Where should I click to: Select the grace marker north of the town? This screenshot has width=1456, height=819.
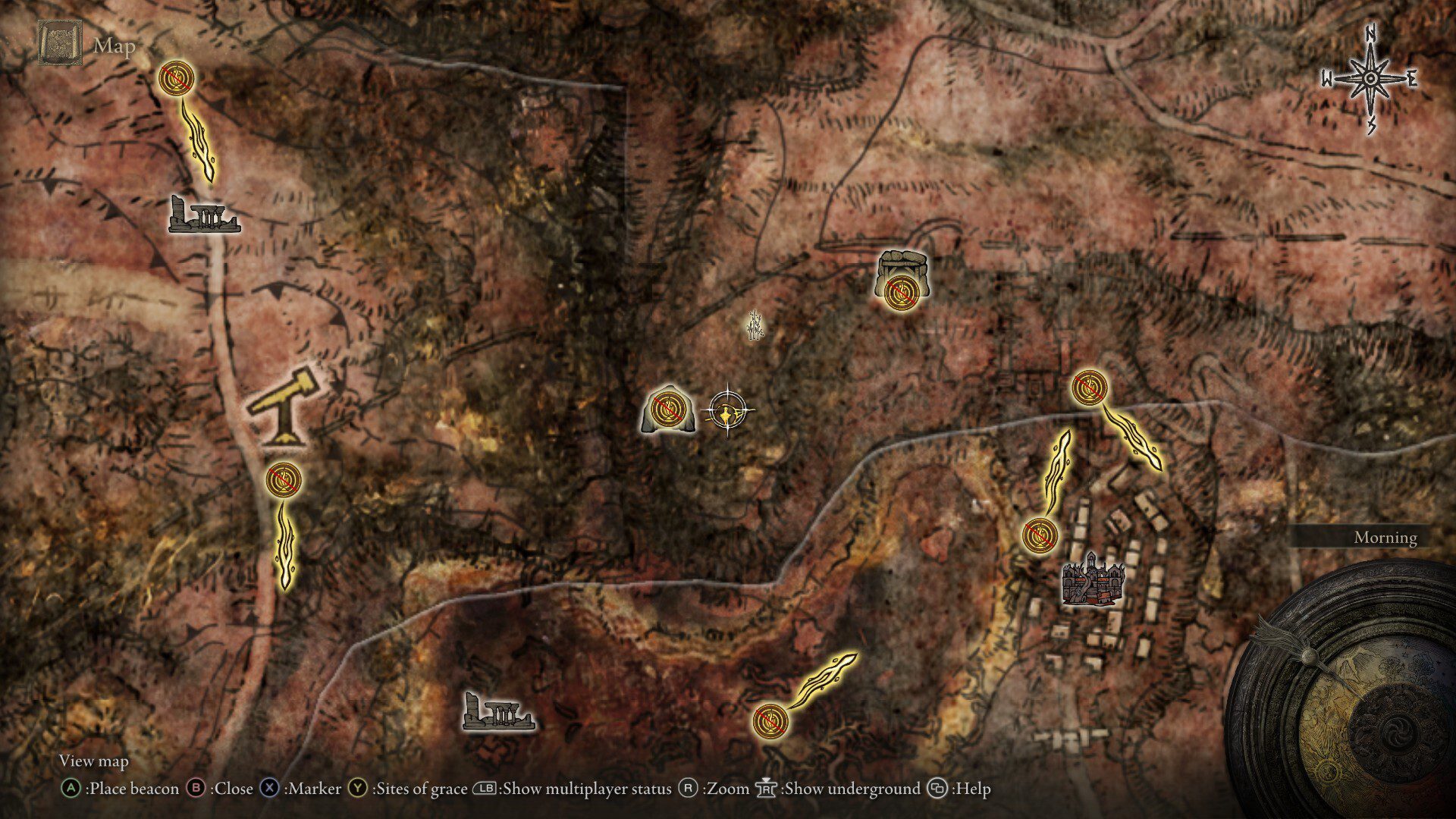click(x=1090, y=388)
